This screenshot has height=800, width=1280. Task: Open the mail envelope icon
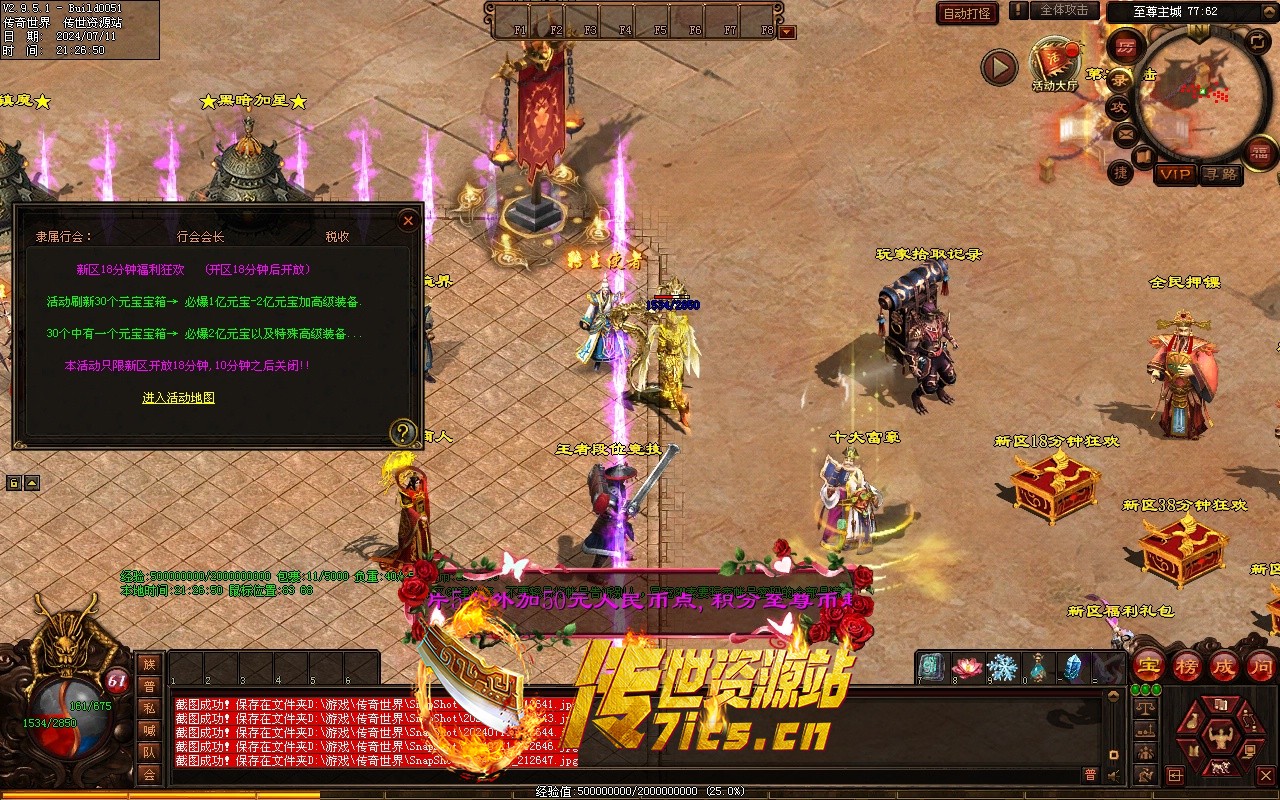(x=1126, y=133)
